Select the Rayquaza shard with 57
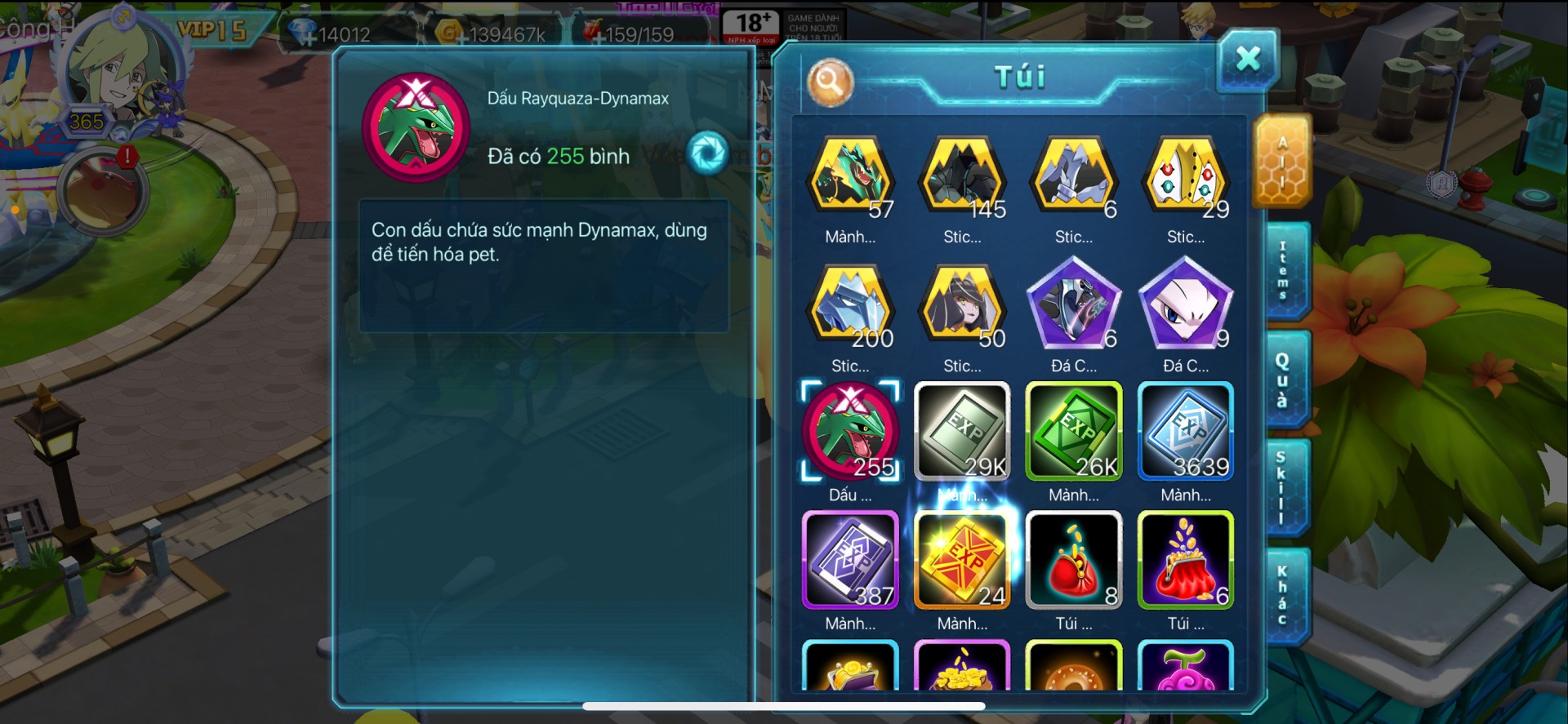Image resolution: width=1568 pixels, height=724 pixels. click(850, 176)
